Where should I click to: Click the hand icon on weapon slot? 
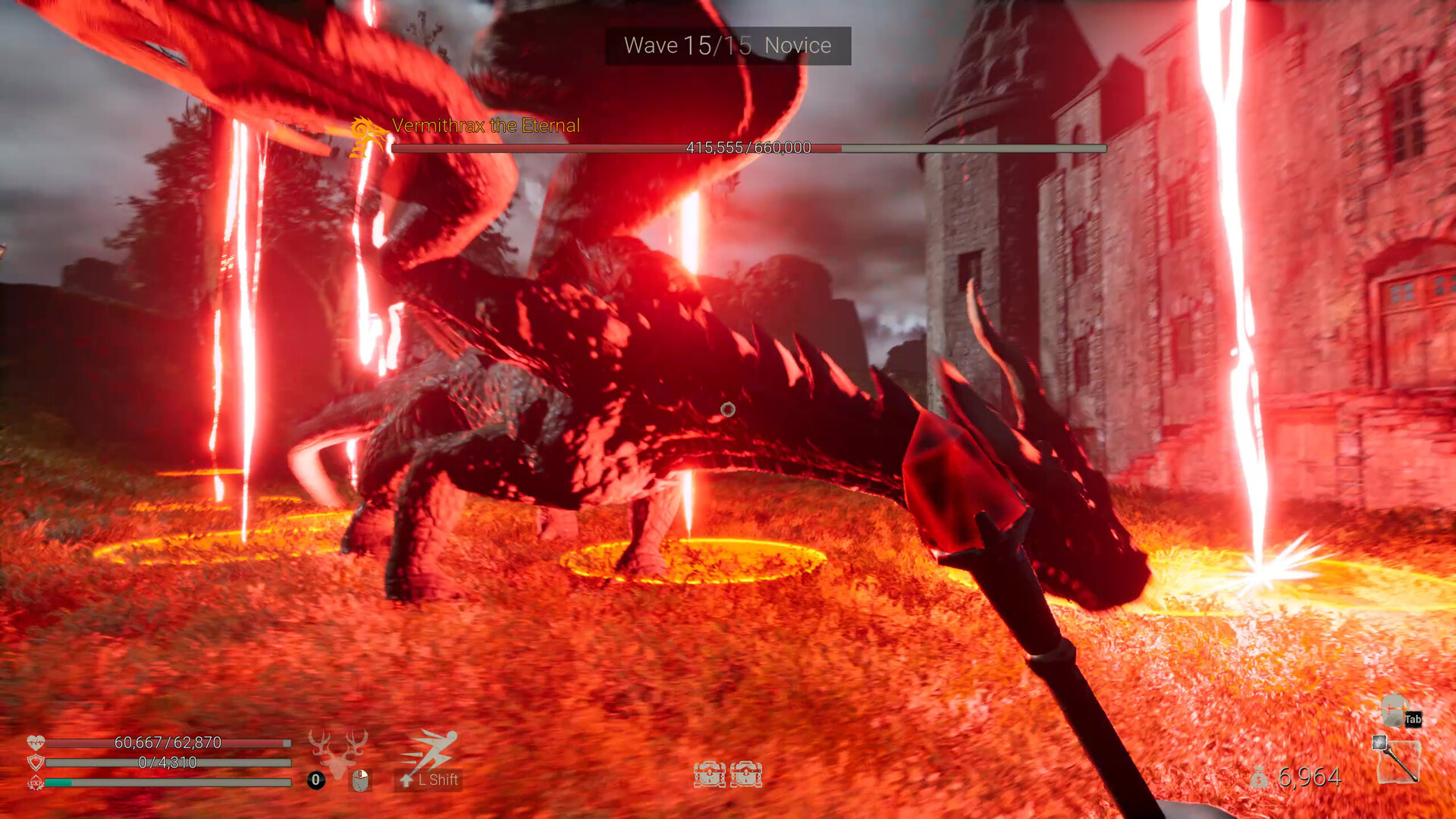click(x=1379, y=742)
